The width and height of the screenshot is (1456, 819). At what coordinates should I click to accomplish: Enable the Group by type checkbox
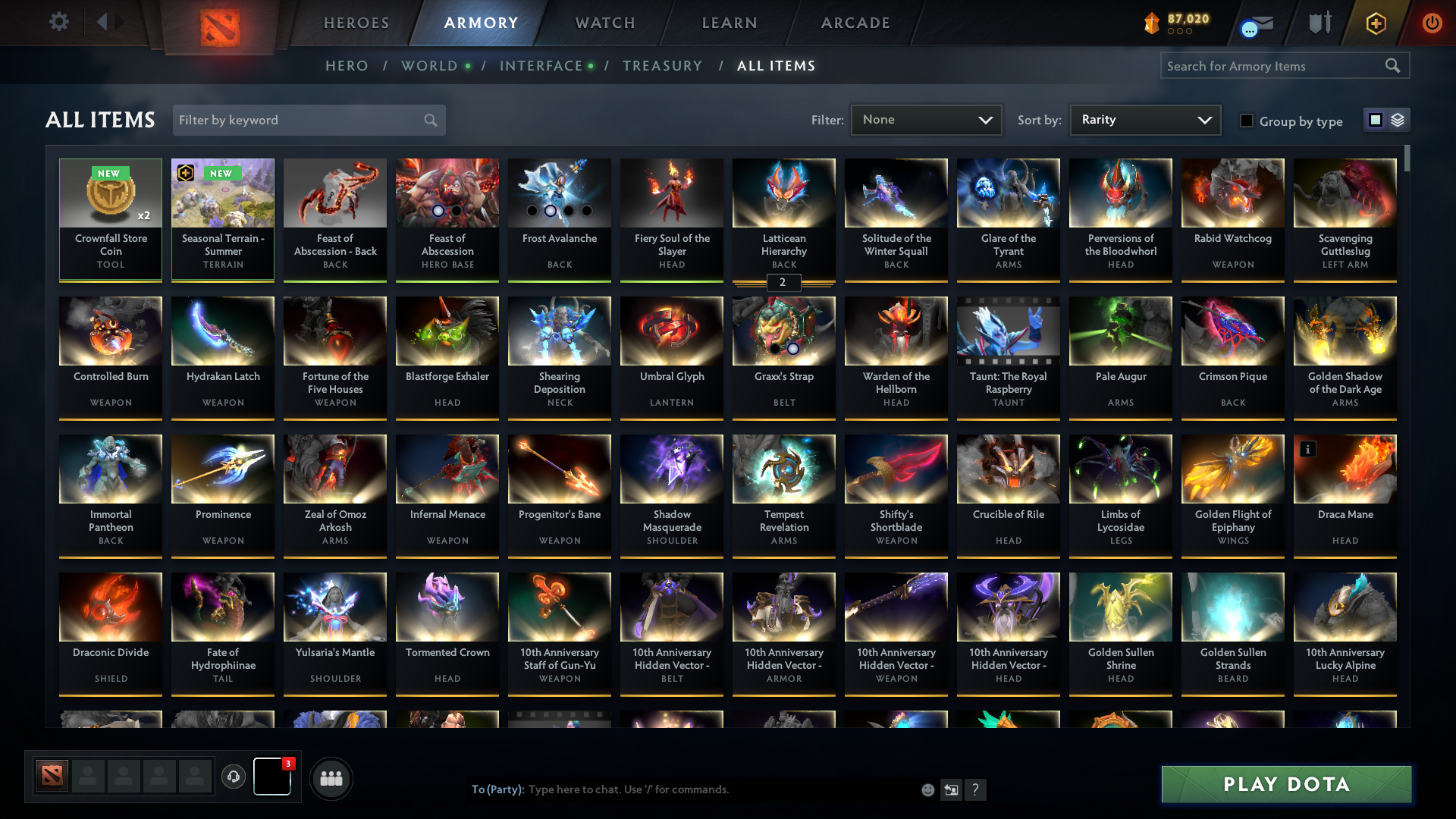click(1247, 121)
